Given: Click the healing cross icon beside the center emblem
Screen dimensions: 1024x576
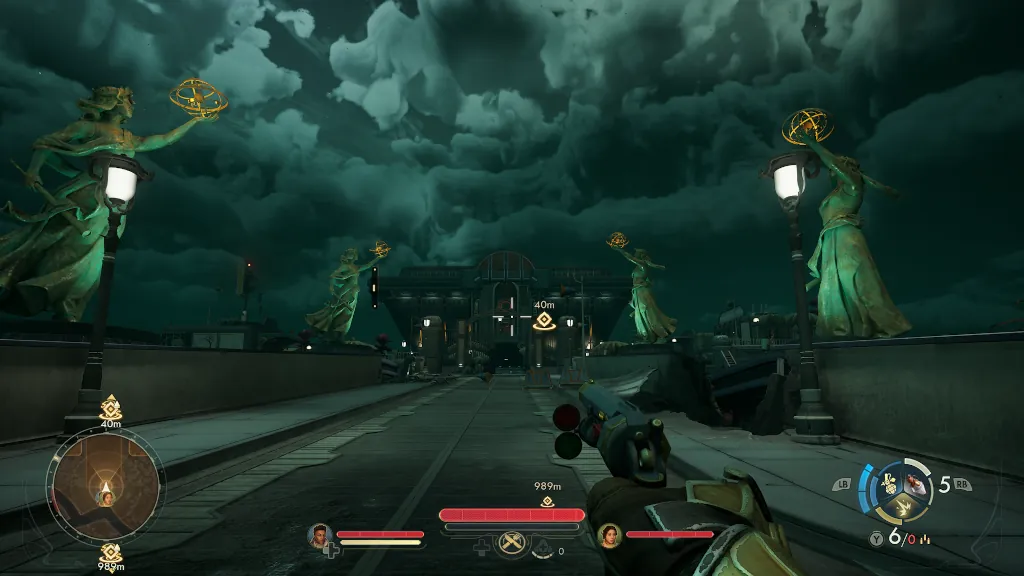Looking at the screenshot, I should tap(483, 546).
